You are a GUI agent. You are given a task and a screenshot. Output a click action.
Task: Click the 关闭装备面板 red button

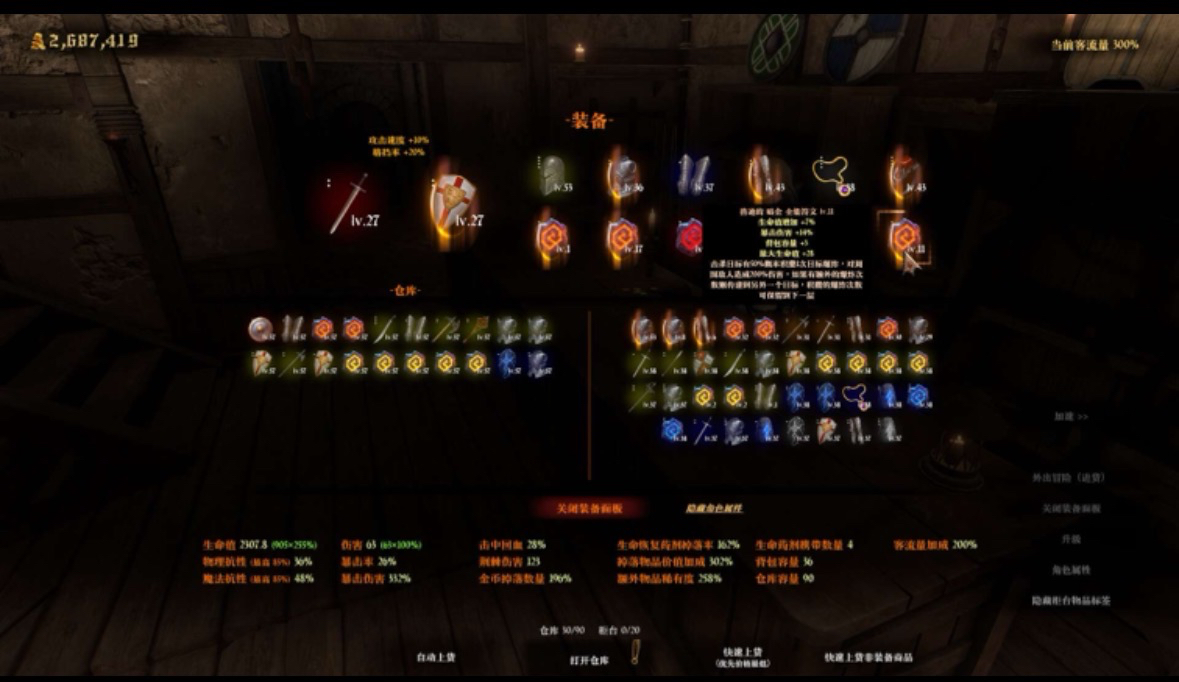(589, 508)
